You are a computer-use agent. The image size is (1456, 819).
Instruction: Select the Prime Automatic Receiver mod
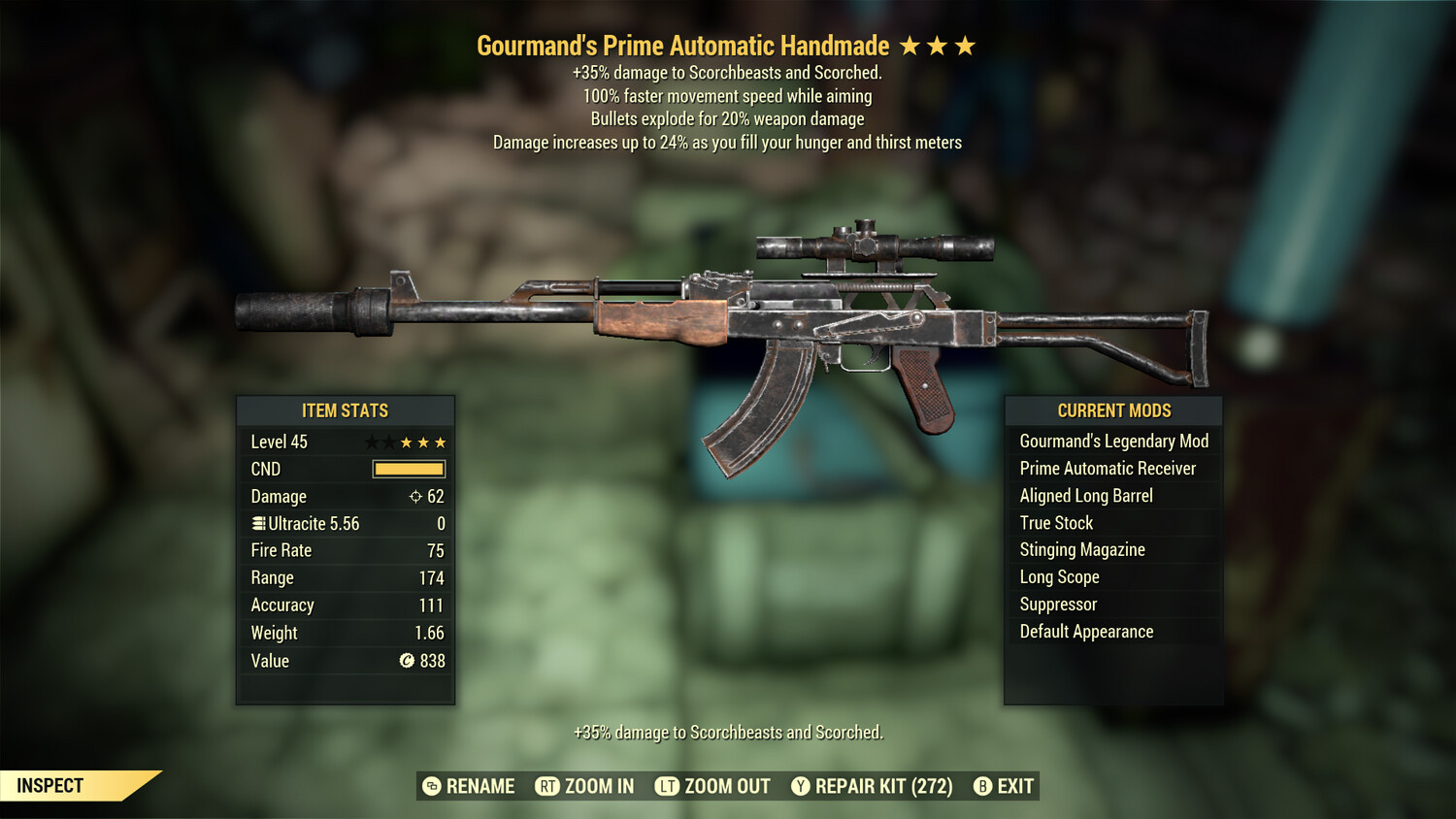(1108, 468)
